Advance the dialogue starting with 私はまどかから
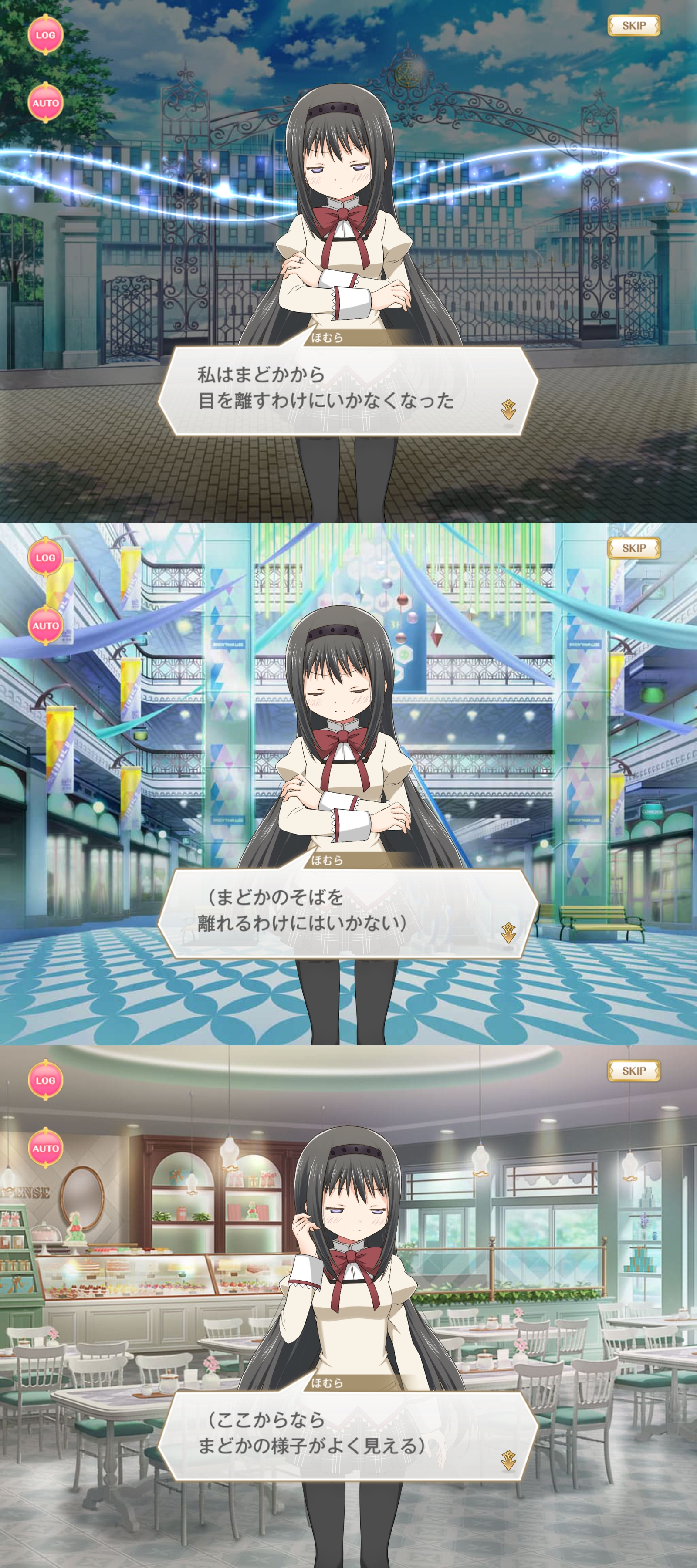 [x=347, y=389]
